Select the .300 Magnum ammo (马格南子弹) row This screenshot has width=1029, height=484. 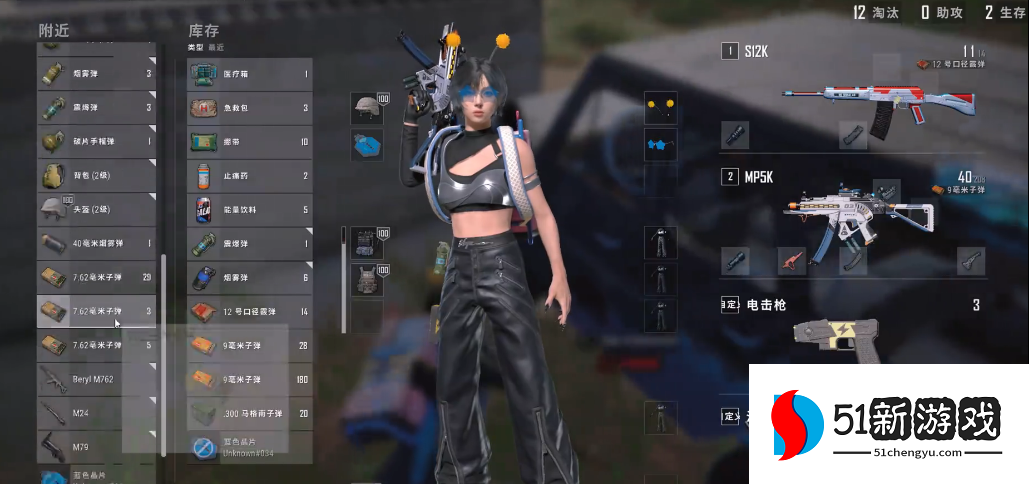click(250, 413)
